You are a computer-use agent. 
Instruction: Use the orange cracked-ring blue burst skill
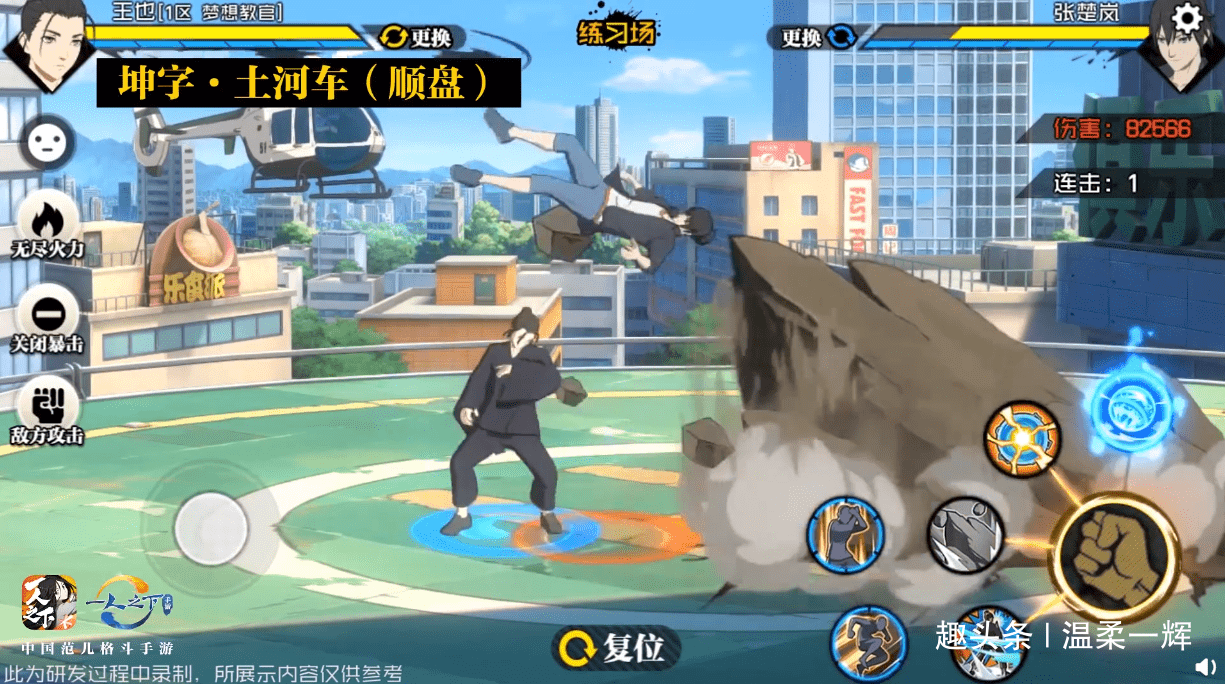pyautogui.click(x=1022, y=440)
